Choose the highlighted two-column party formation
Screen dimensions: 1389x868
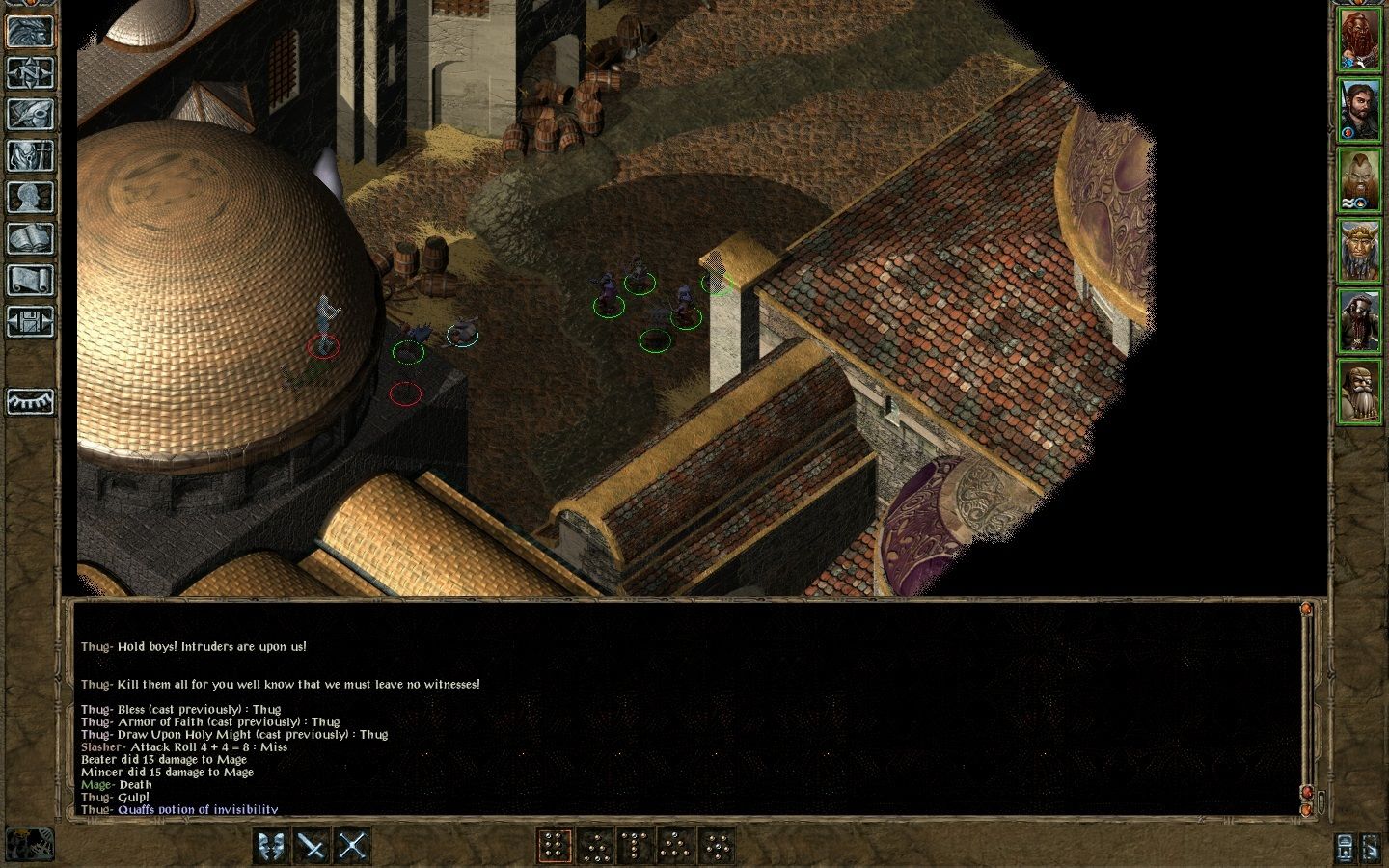click(554, 846)
